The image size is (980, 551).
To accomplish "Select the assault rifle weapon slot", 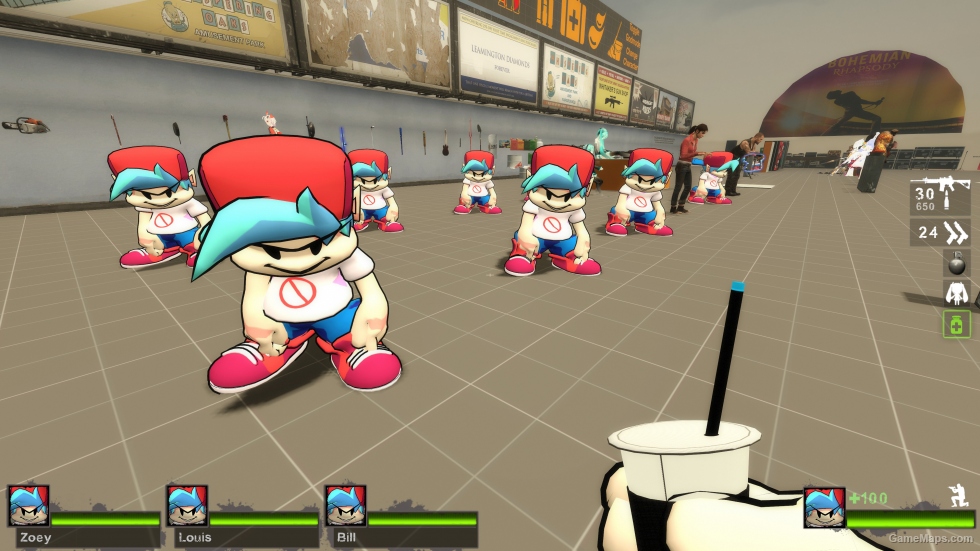I will (940, 198).
